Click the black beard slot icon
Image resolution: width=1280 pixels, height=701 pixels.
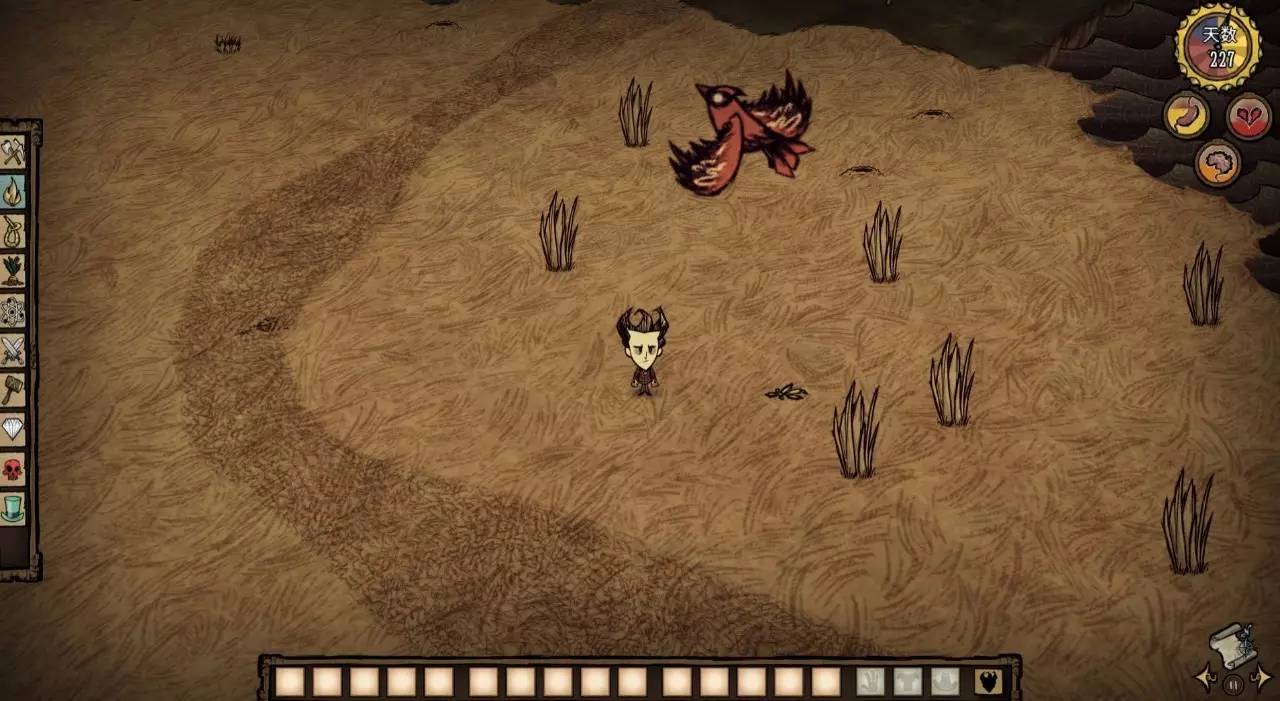click(x=989, y=681)
